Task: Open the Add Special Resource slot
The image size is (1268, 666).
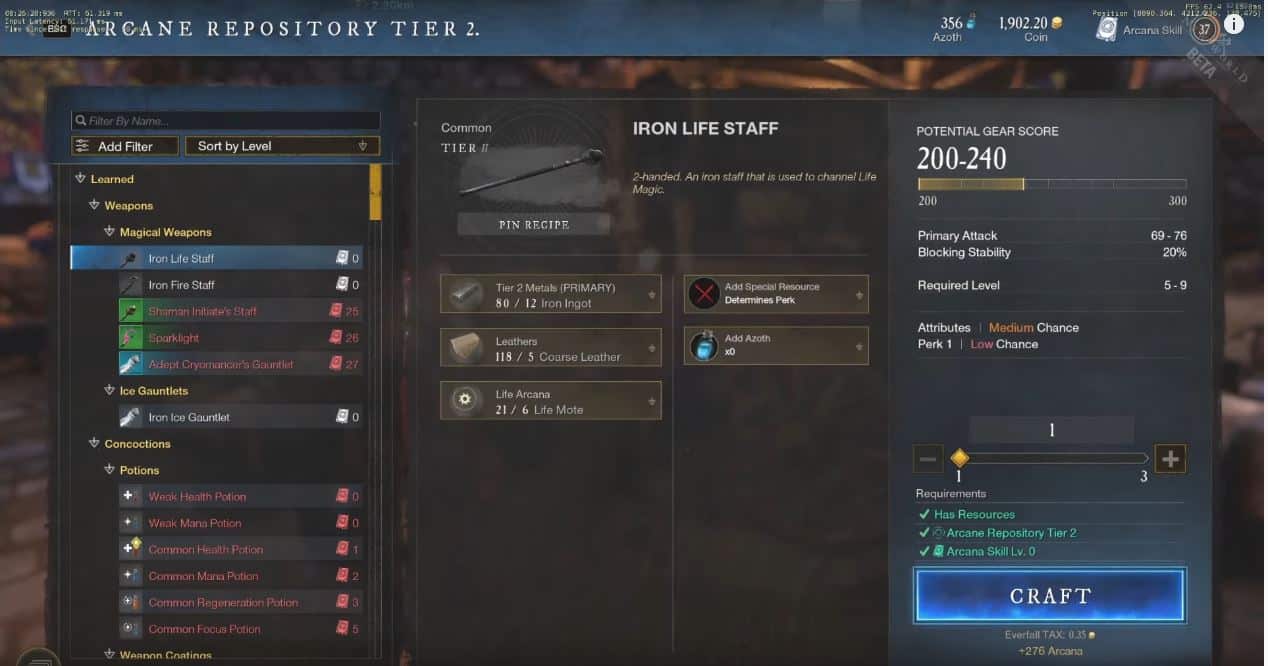Action: tap(776, 294)
